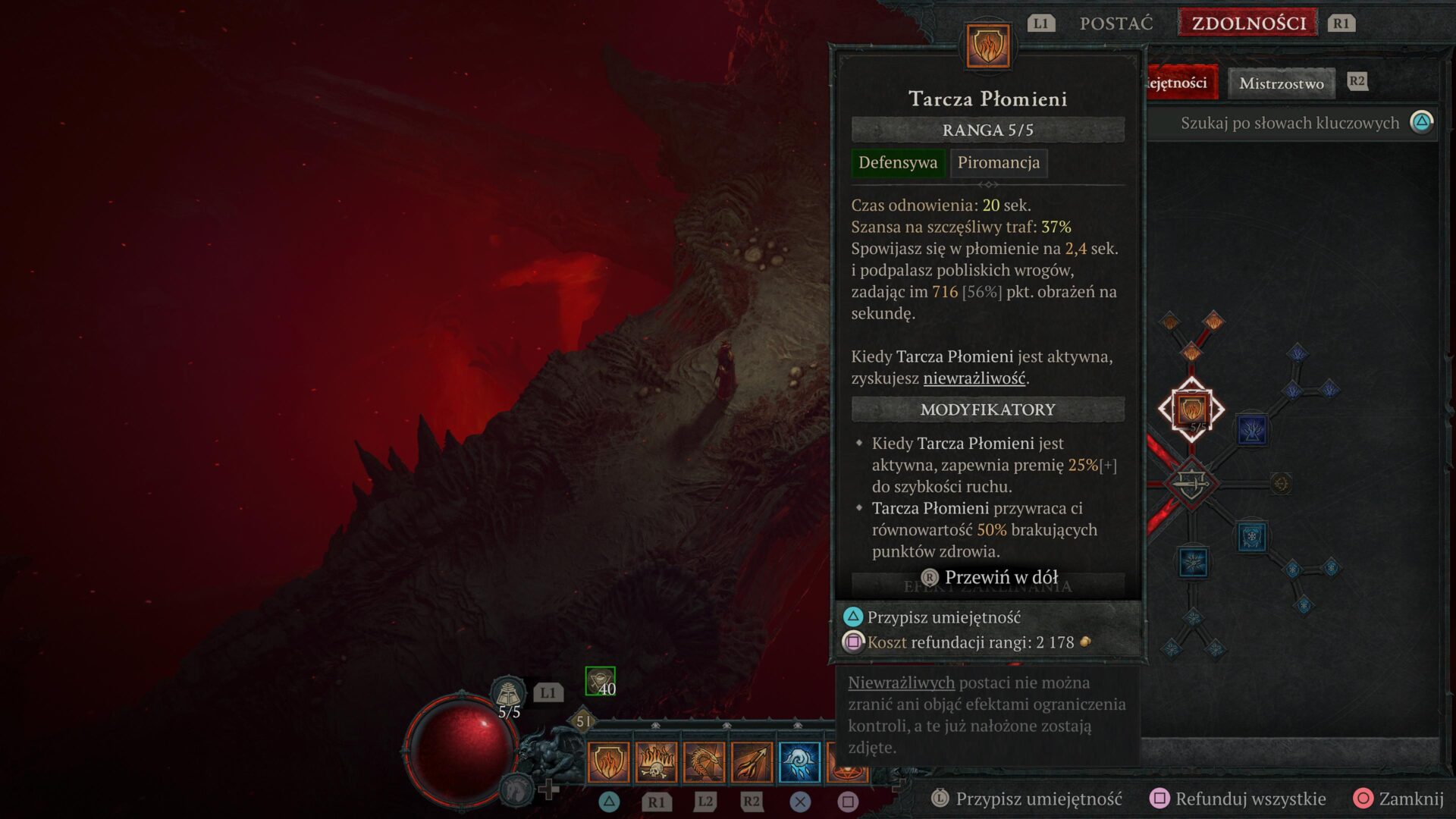Expand skill details with Przewiń w dół
The height and width of the screenshot is (819, 1456).
(987, 577)
